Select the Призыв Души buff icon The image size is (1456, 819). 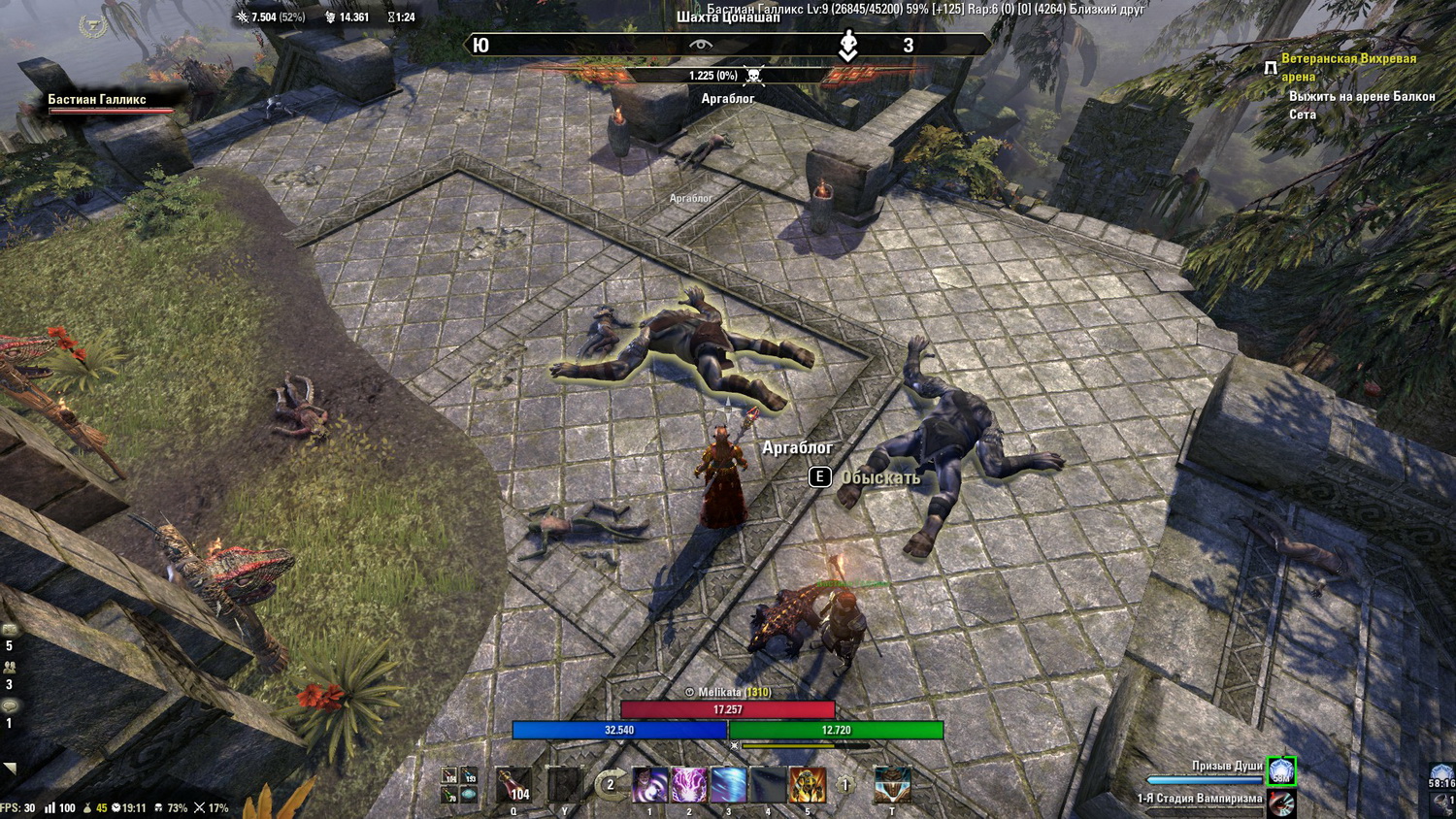1281,770
